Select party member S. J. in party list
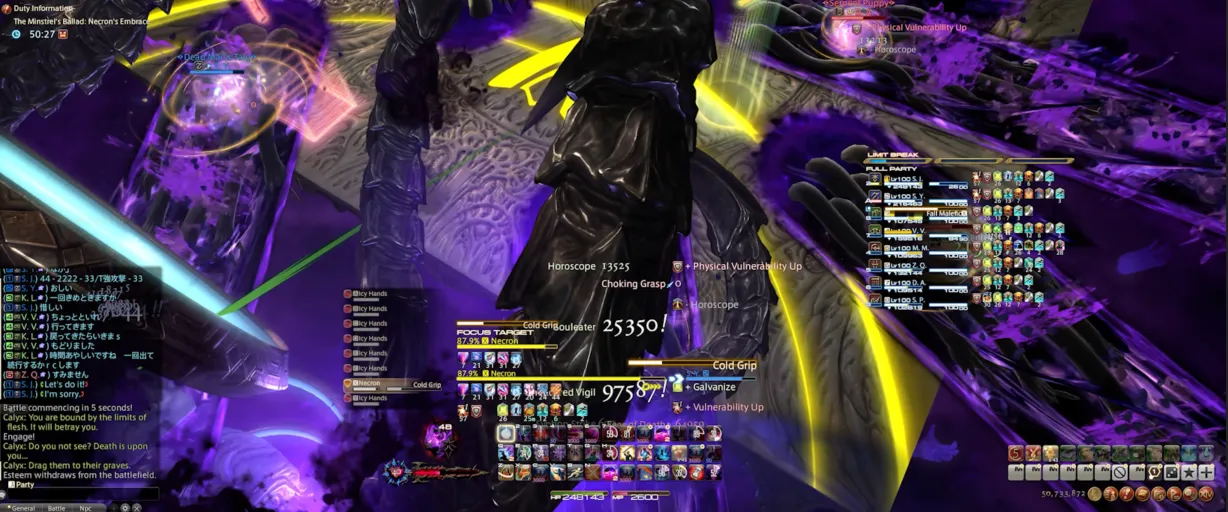1228x512 pixels. pos(908,179)
